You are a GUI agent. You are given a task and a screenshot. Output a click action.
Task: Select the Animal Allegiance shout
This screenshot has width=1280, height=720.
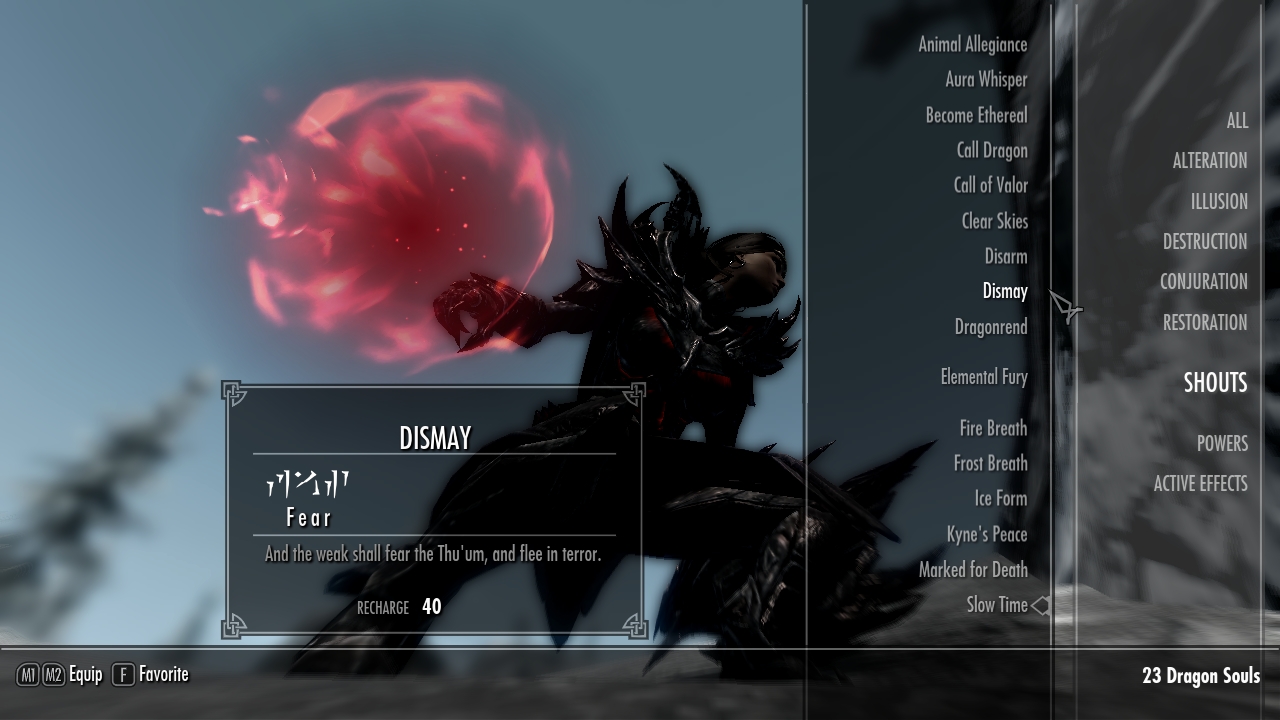(972, 45)
